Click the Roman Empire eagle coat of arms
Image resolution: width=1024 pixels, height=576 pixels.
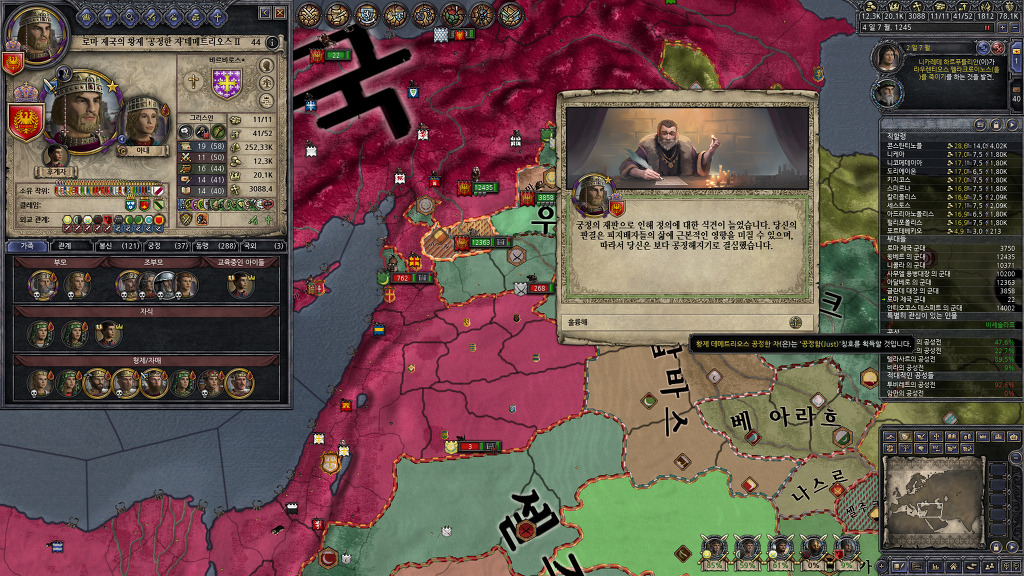(26, 123)
